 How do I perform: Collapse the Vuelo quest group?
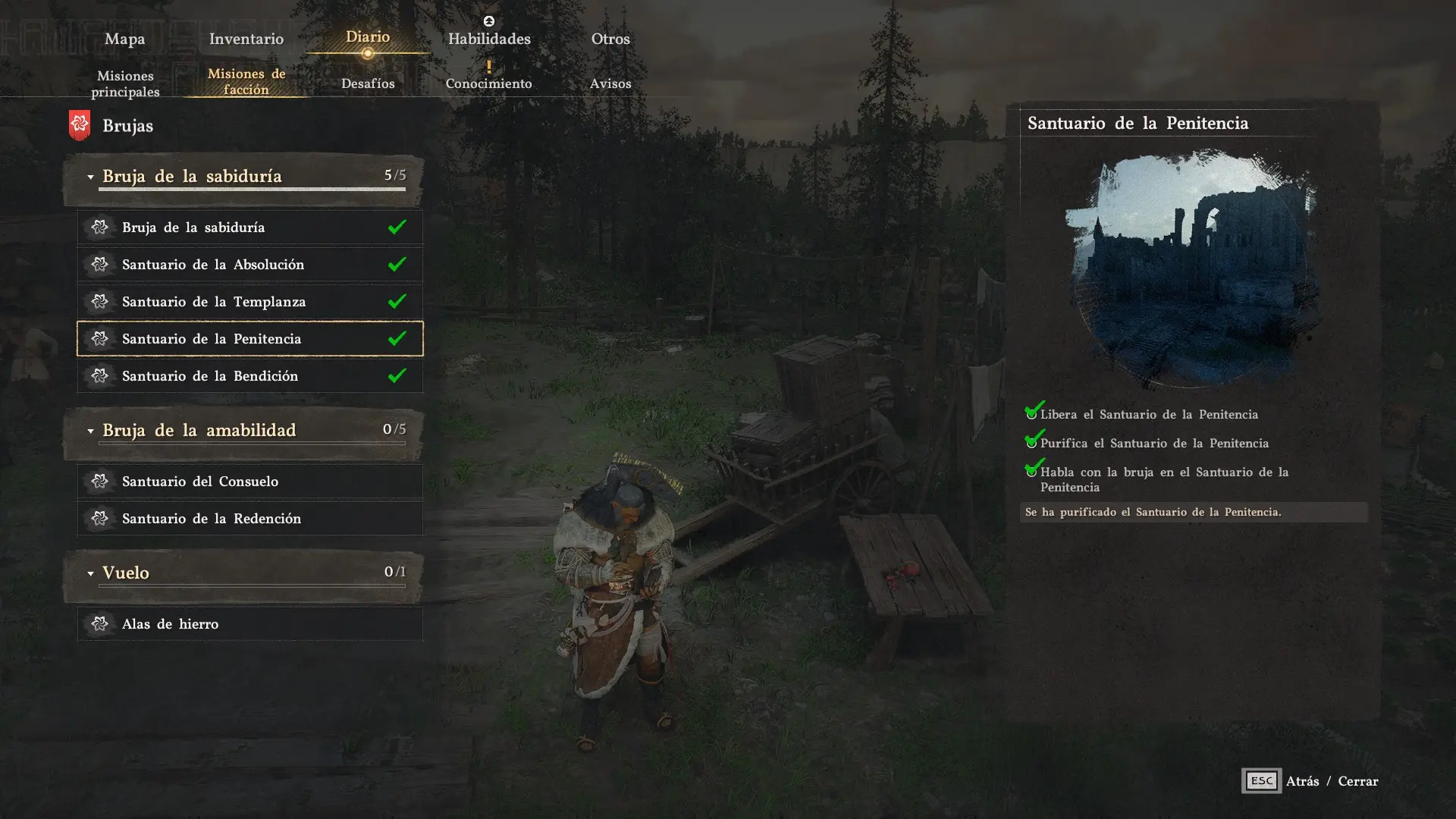[x=90, y=573]
